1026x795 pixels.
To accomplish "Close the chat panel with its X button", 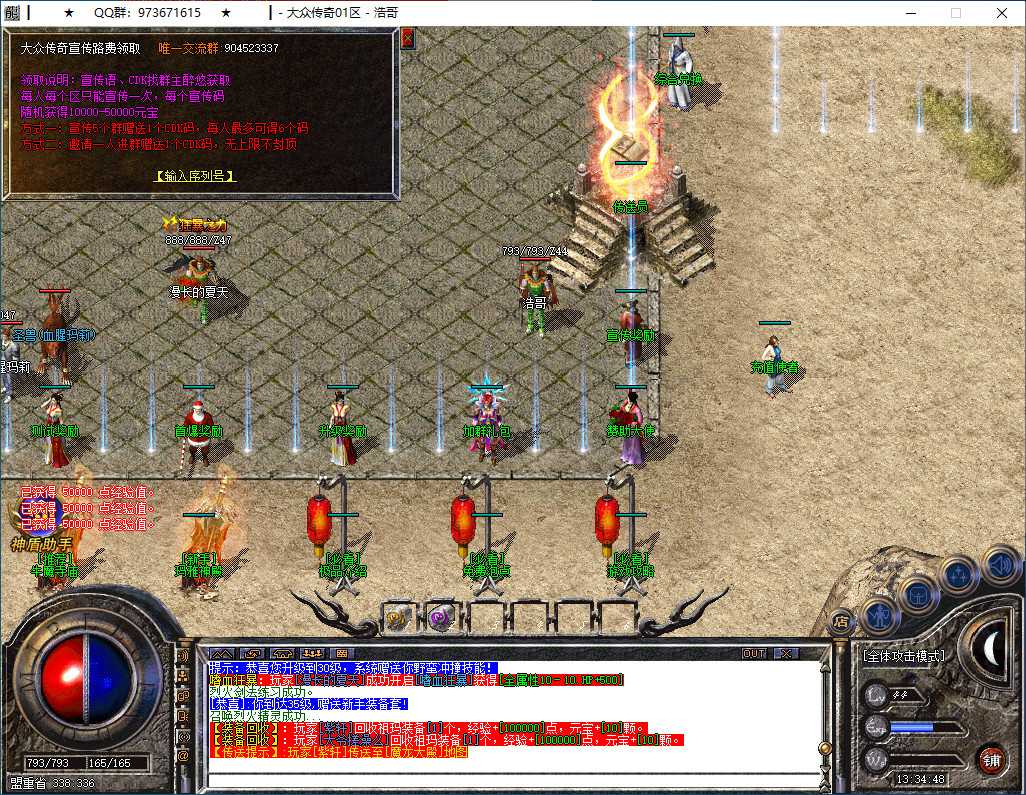I will [x=786, y=653].
